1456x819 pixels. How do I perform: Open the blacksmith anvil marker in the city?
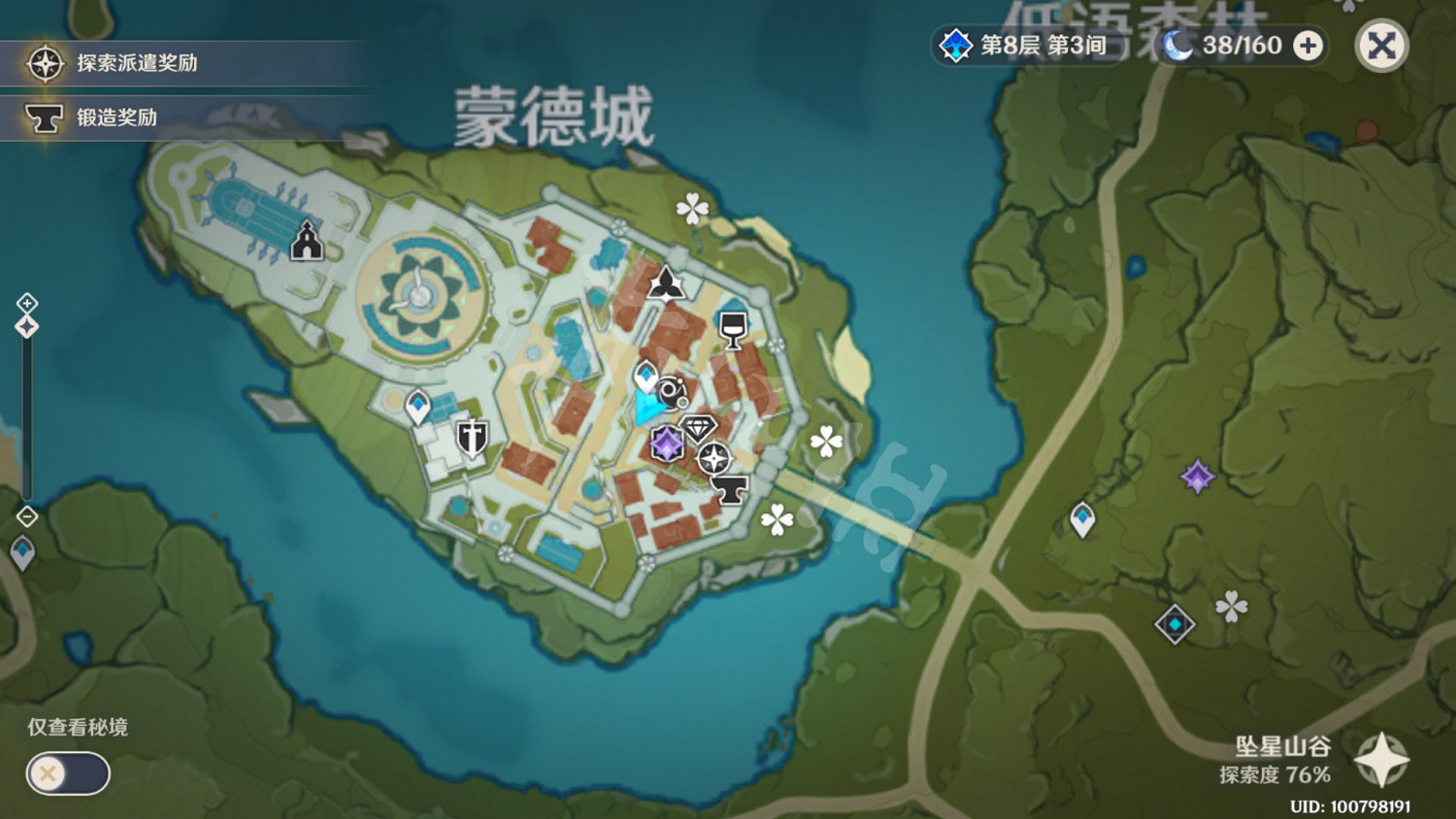point(729,490)
